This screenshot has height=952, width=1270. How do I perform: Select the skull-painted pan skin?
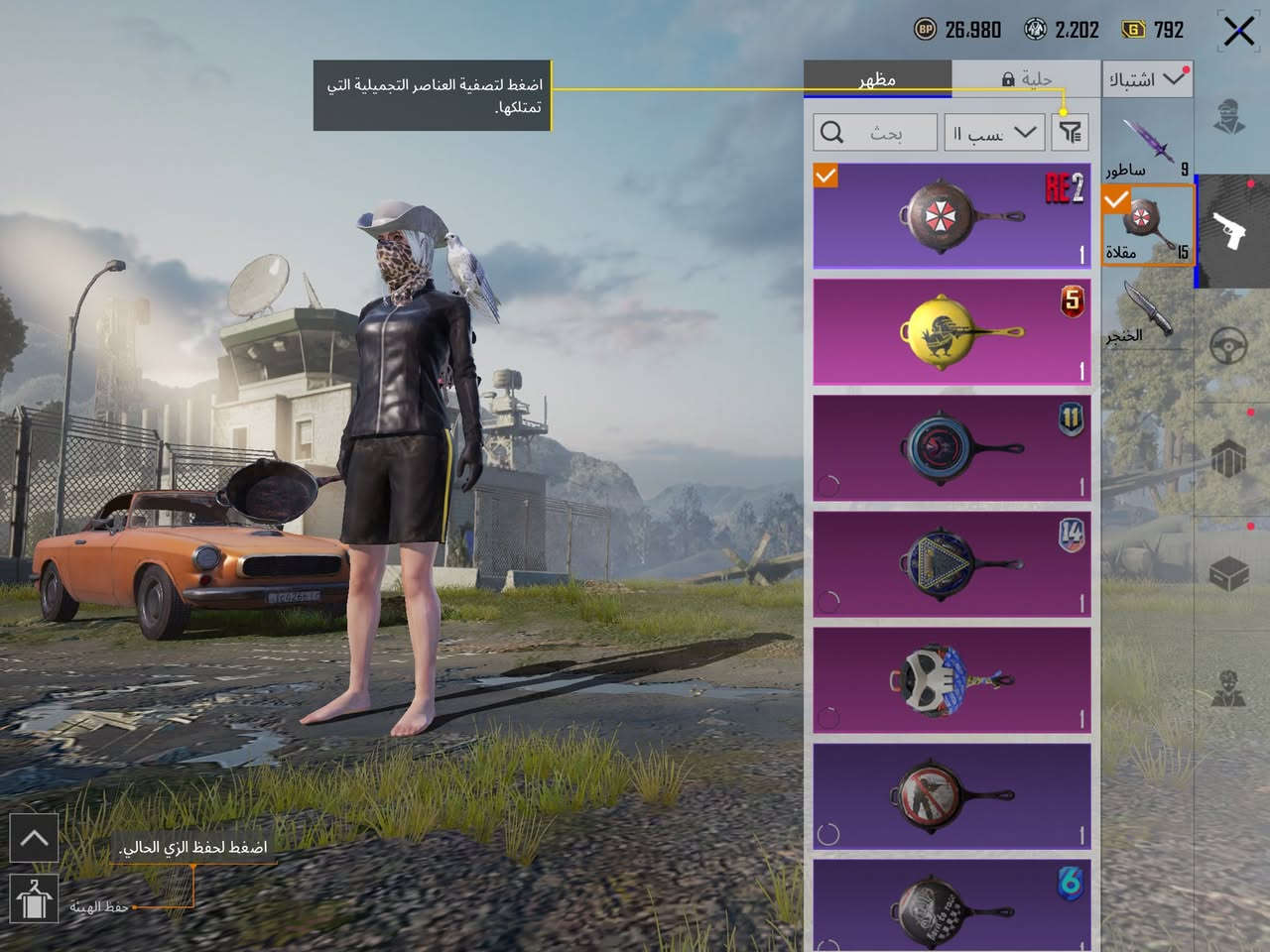click(x=952, y=679)
